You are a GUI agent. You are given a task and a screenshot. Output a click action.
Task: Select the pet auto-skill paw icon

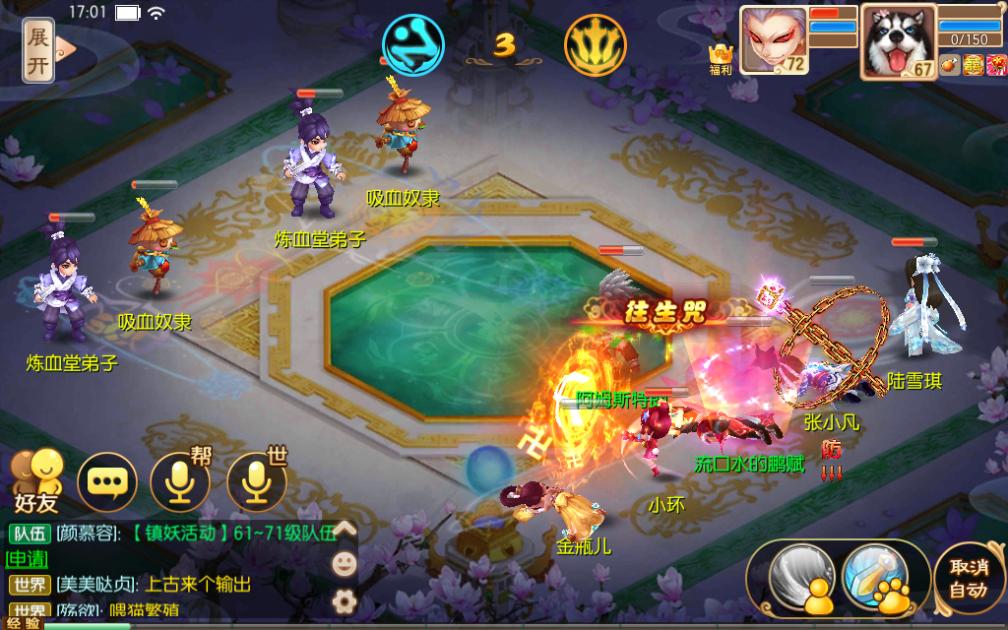(x=876, y=577)
